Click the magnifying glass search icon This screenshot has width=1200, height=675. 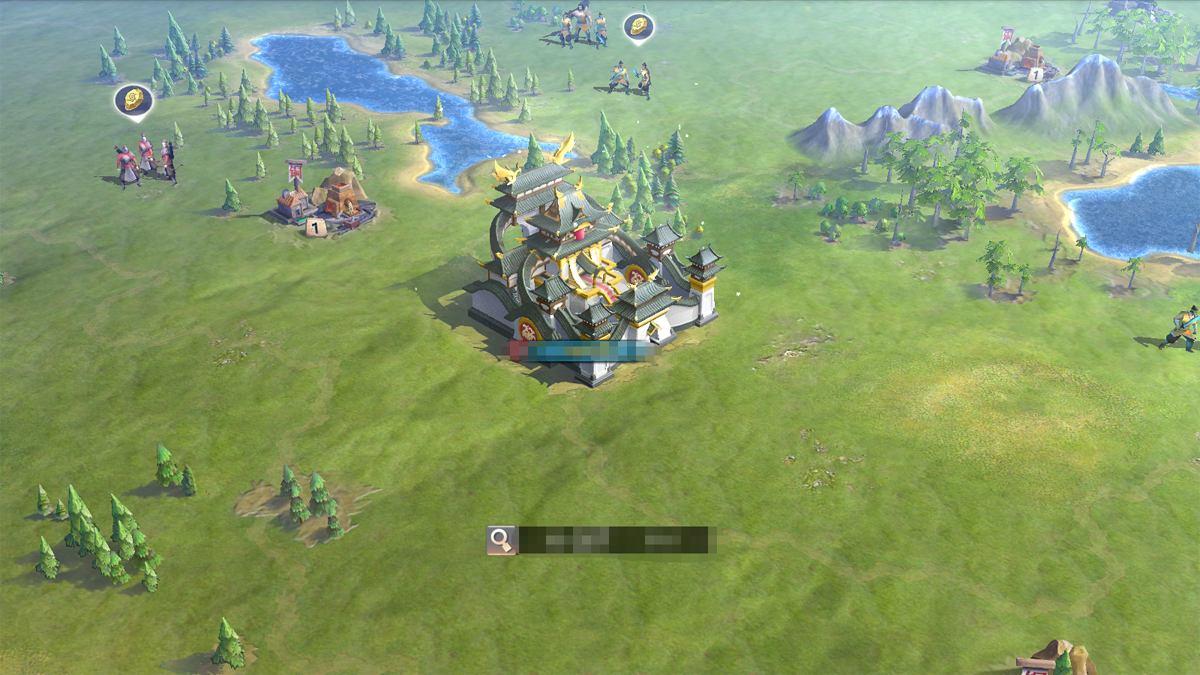click(x=500, y=540)
